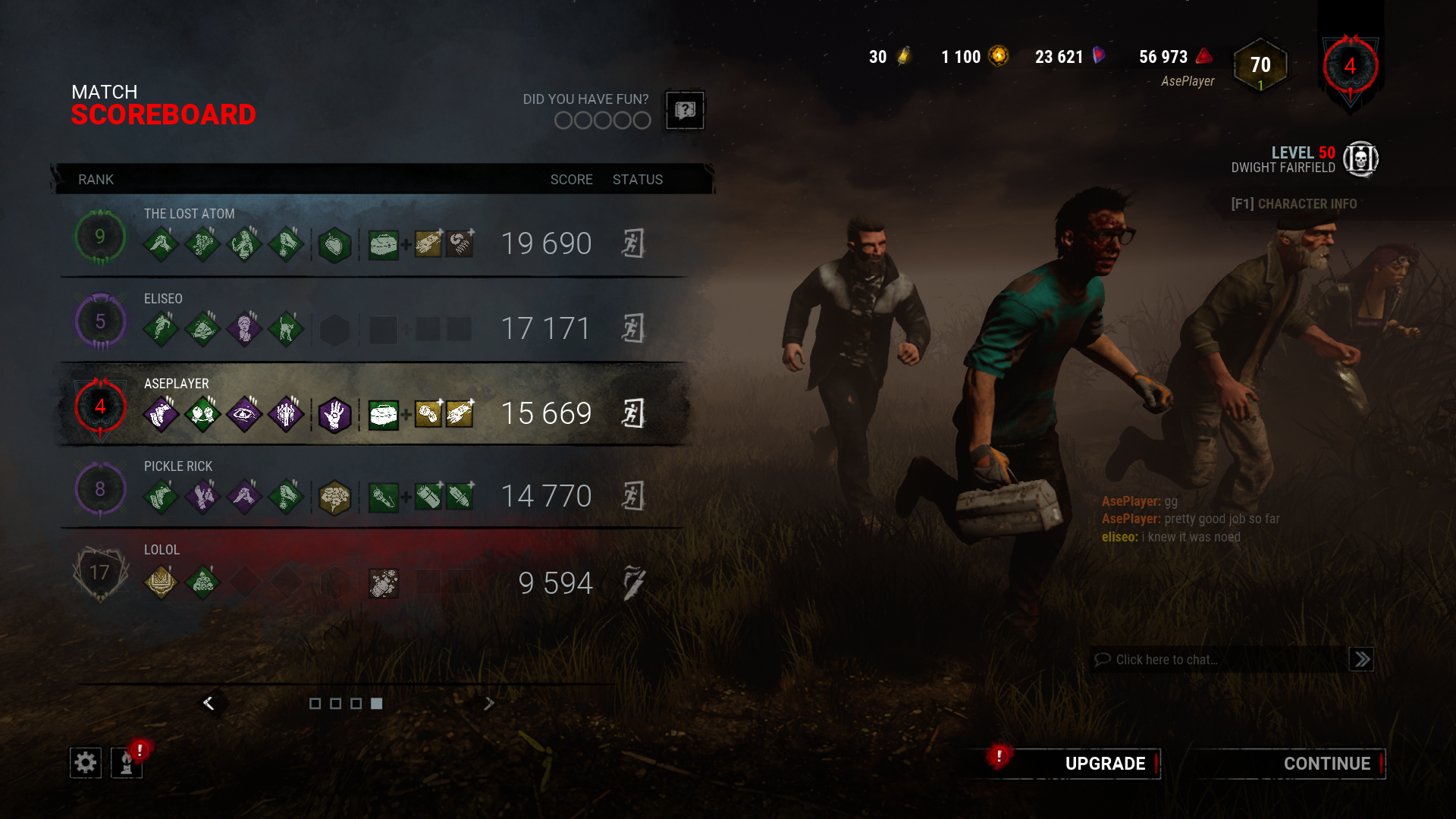The width and height of the screenshot is (1456, 819).
Task: Click the auric cells currency icon
Action: [999, 56]
